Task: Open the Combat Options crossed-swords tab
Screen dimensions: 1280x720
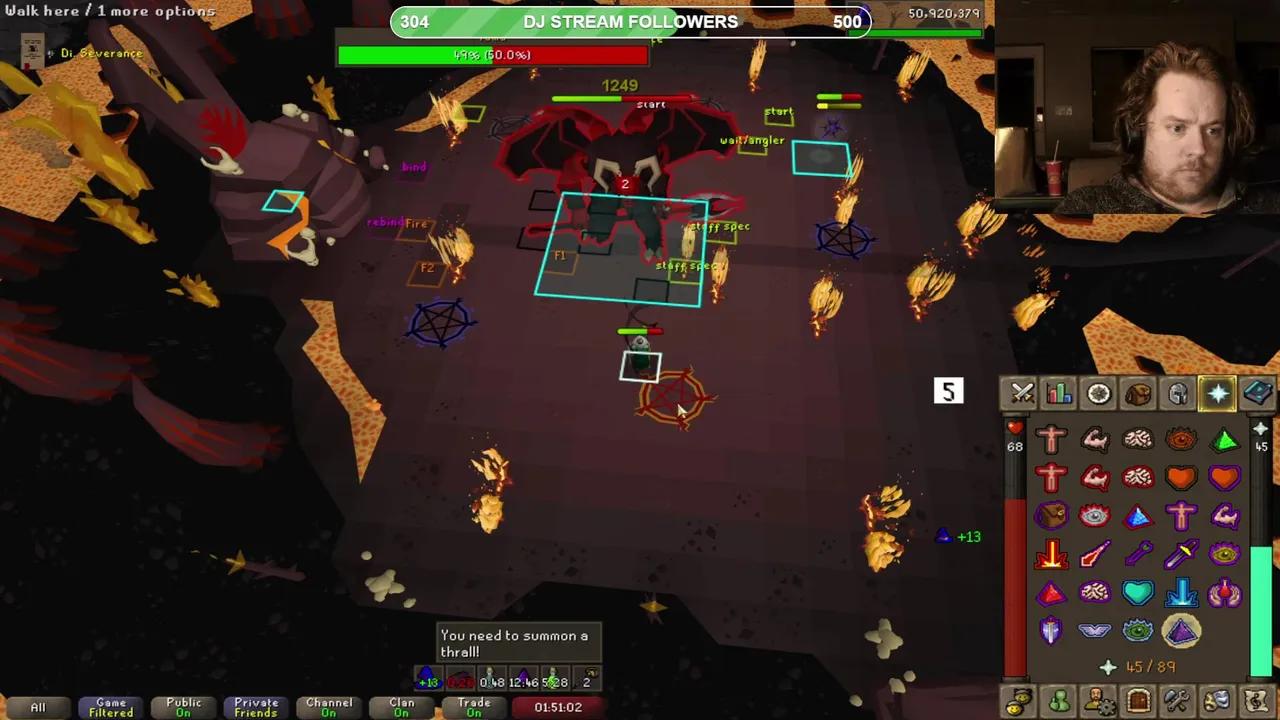Action: (1022, 393)
